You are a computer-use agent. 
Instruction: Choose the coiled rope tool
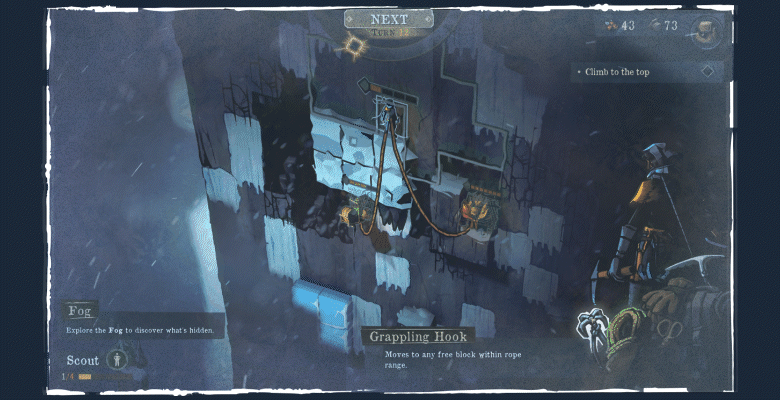click(627, 329)
